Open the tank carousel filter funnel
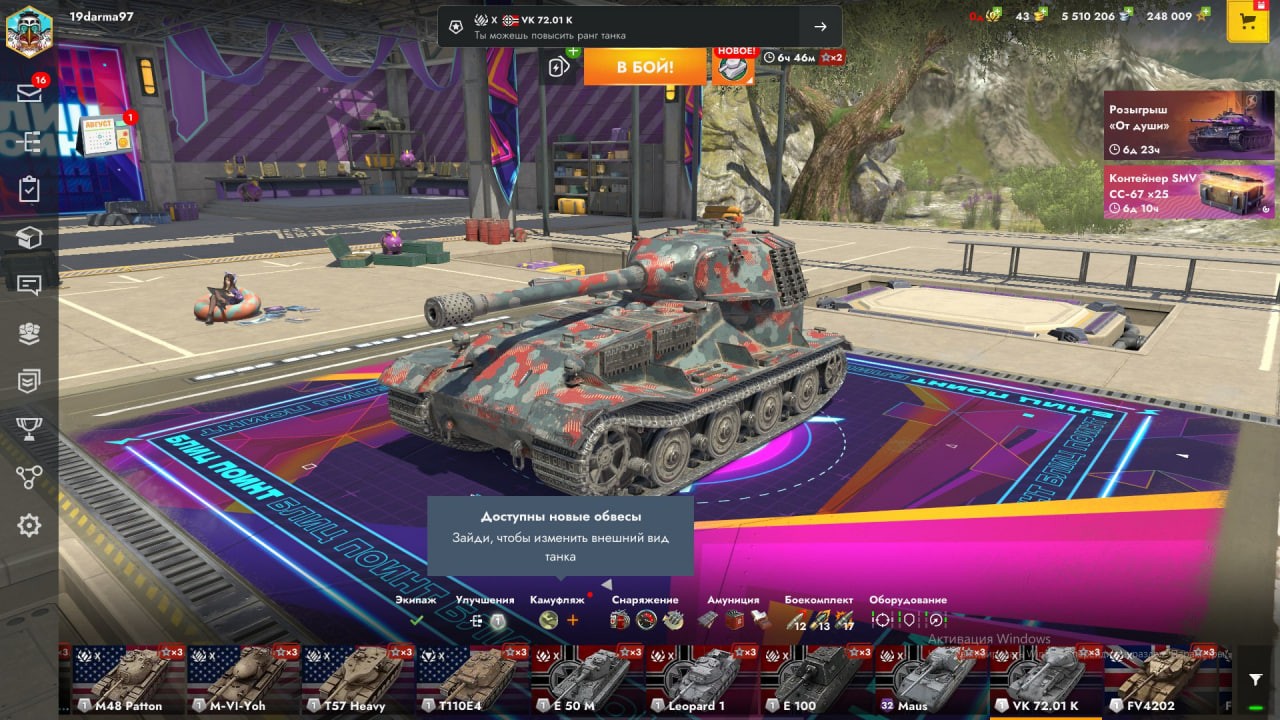The width and height of the screenshot is (1280, 720). click(1256, 680)
